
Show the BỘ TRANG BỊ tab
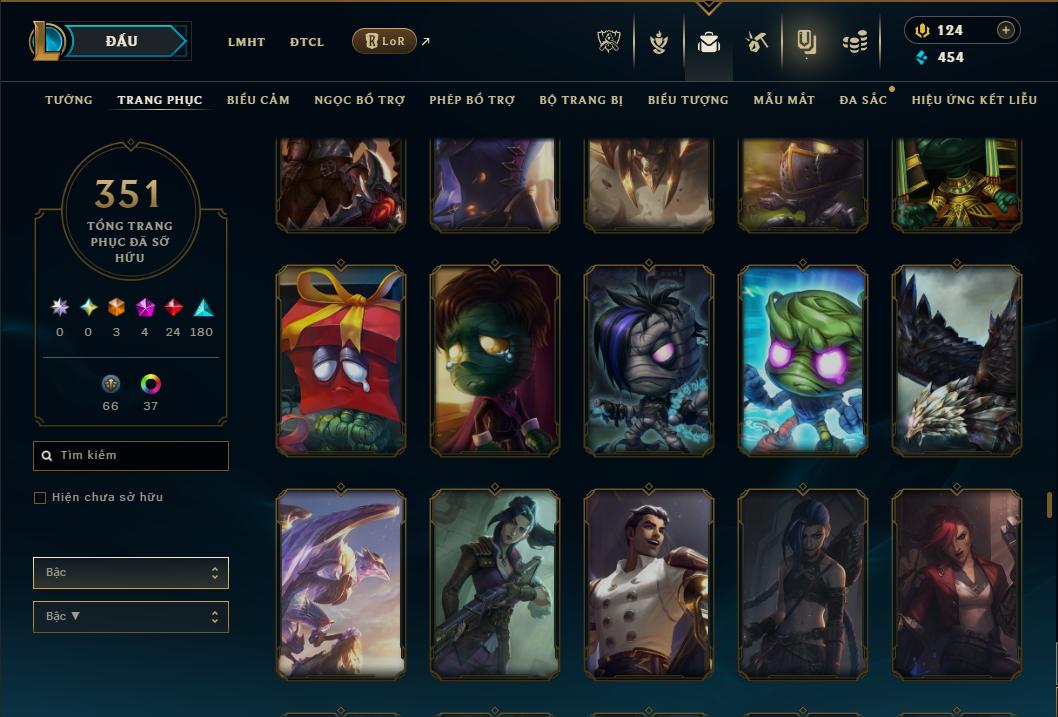point(581,100)
